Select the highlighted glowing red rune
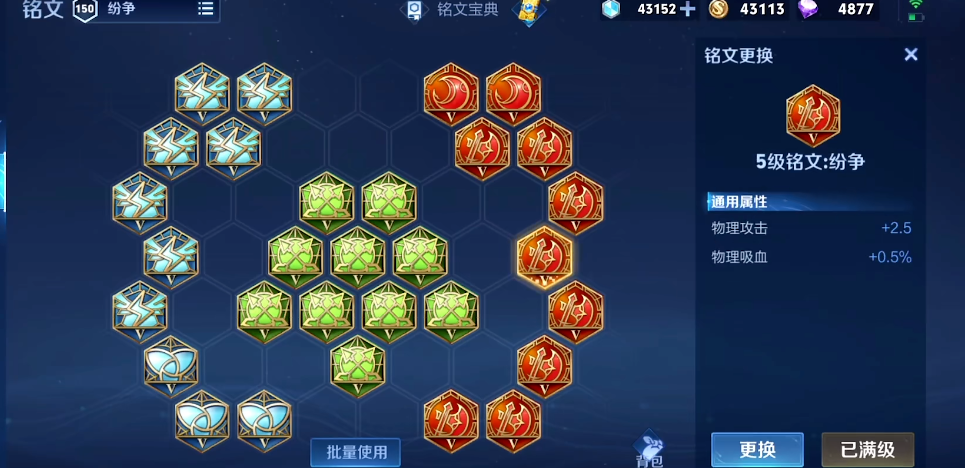This screenshot has width=965, height=468. [544, 256]
